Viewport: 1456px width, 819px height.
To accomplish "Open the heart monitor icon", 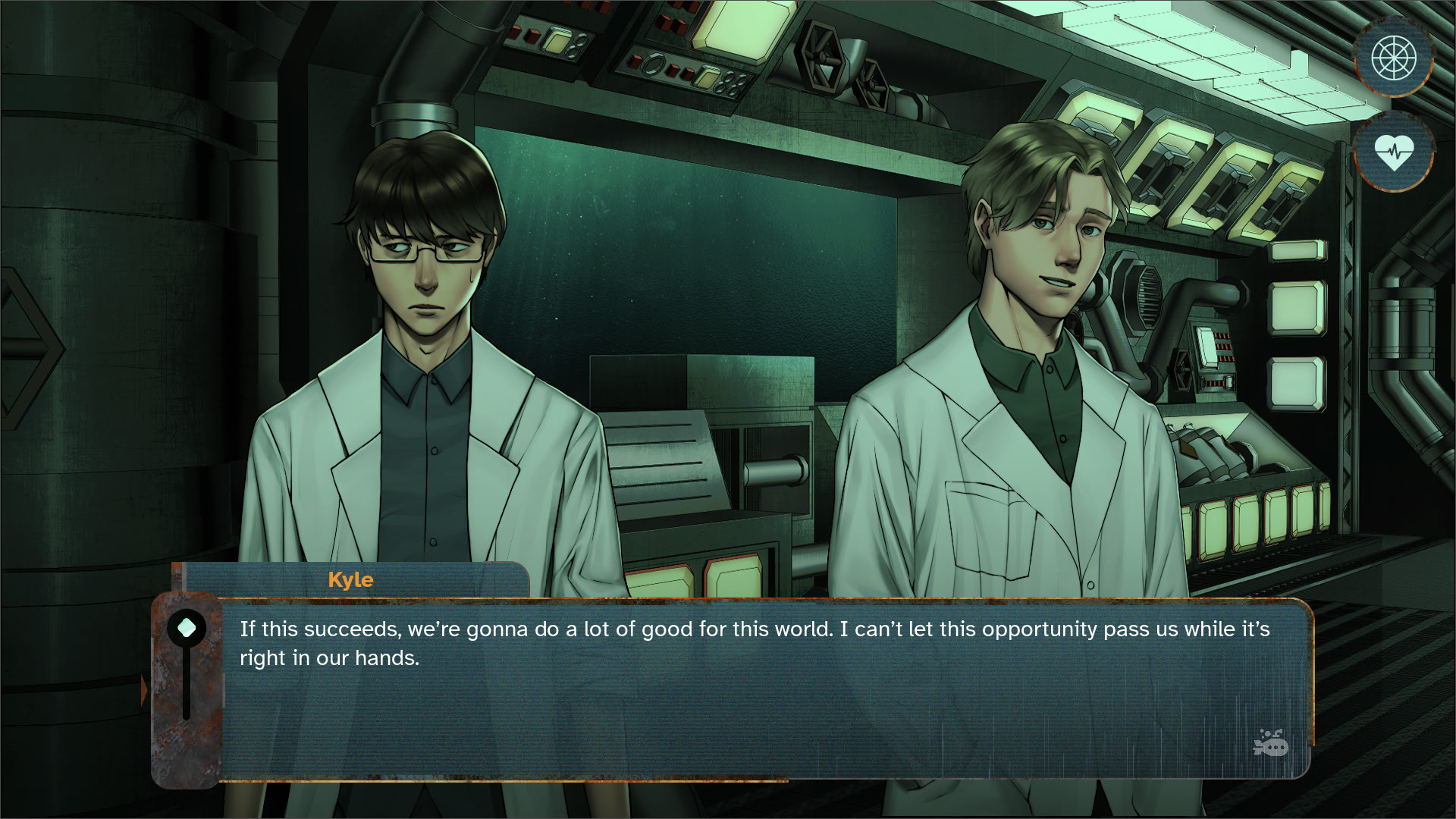I will 1394,152.
